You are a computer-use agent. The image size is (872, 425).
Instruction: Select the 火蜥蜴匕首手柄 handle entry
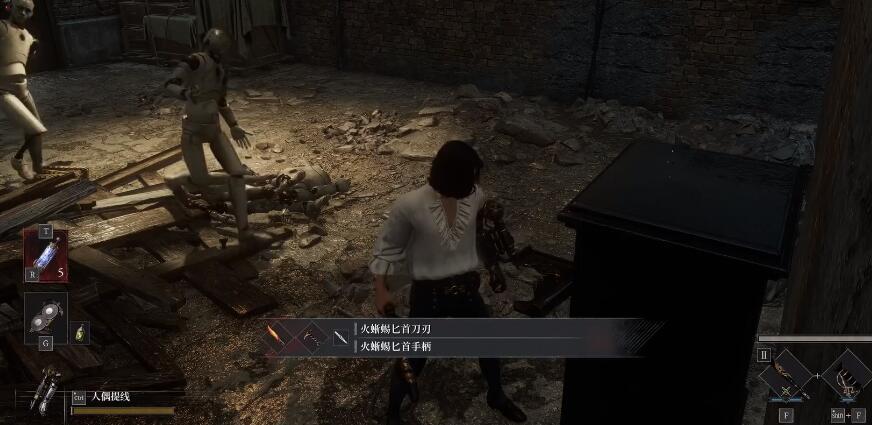396,346
